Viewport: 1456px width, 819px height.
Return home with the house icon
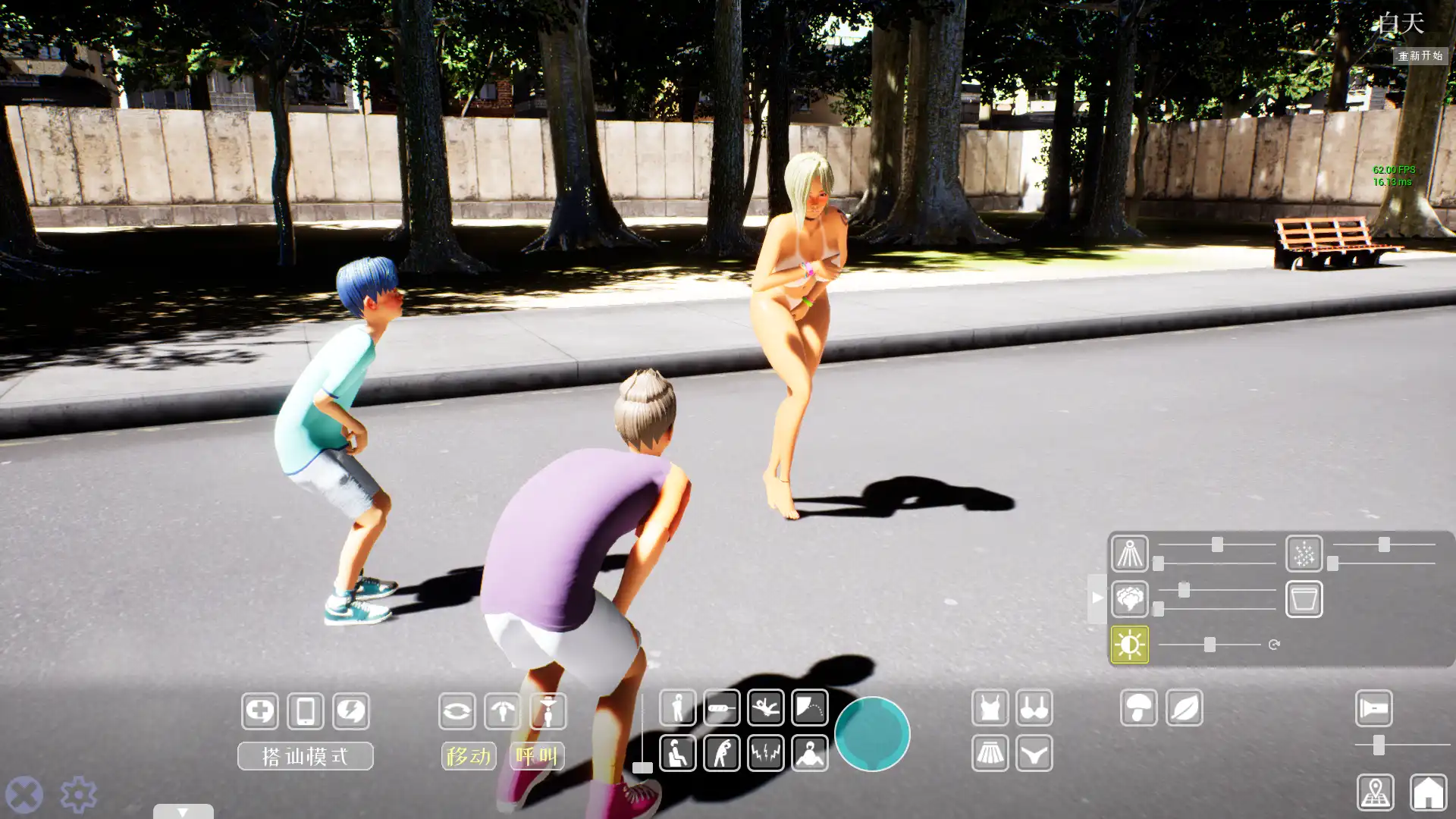click(1428, 792)
